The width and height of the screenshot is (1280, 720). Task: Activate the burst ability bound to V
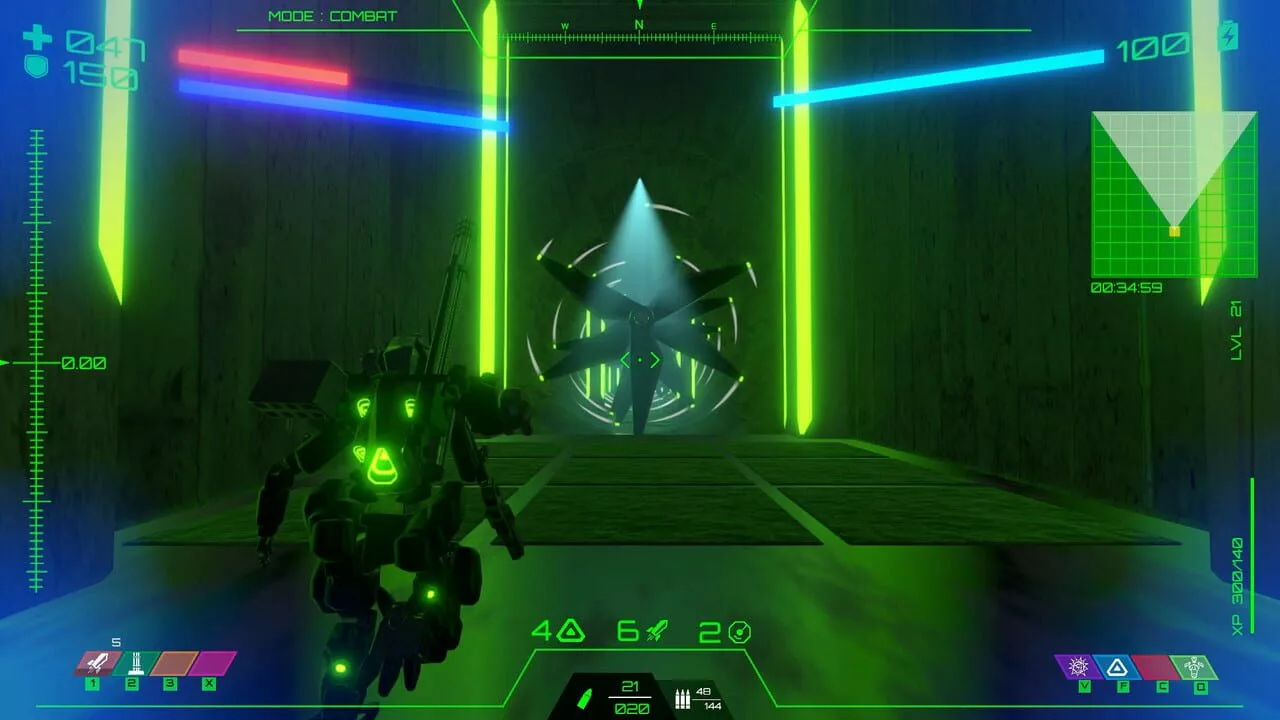[x=1077, y=665]
